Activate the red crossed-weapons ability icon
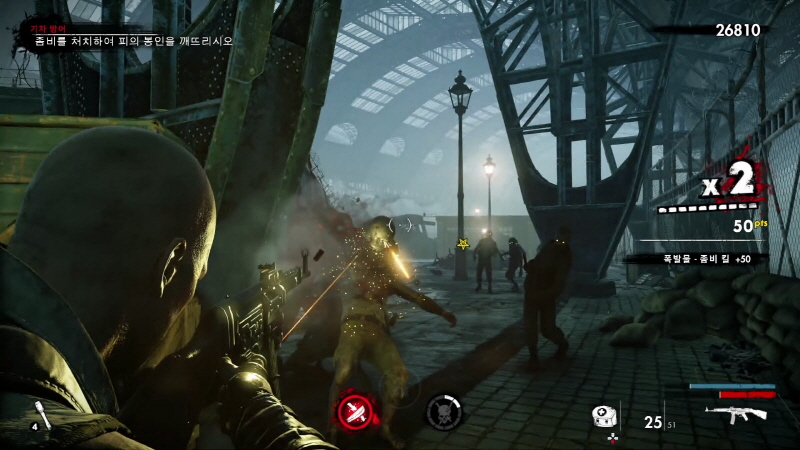Viewport: 800px width, 450px height. point(354,412)
